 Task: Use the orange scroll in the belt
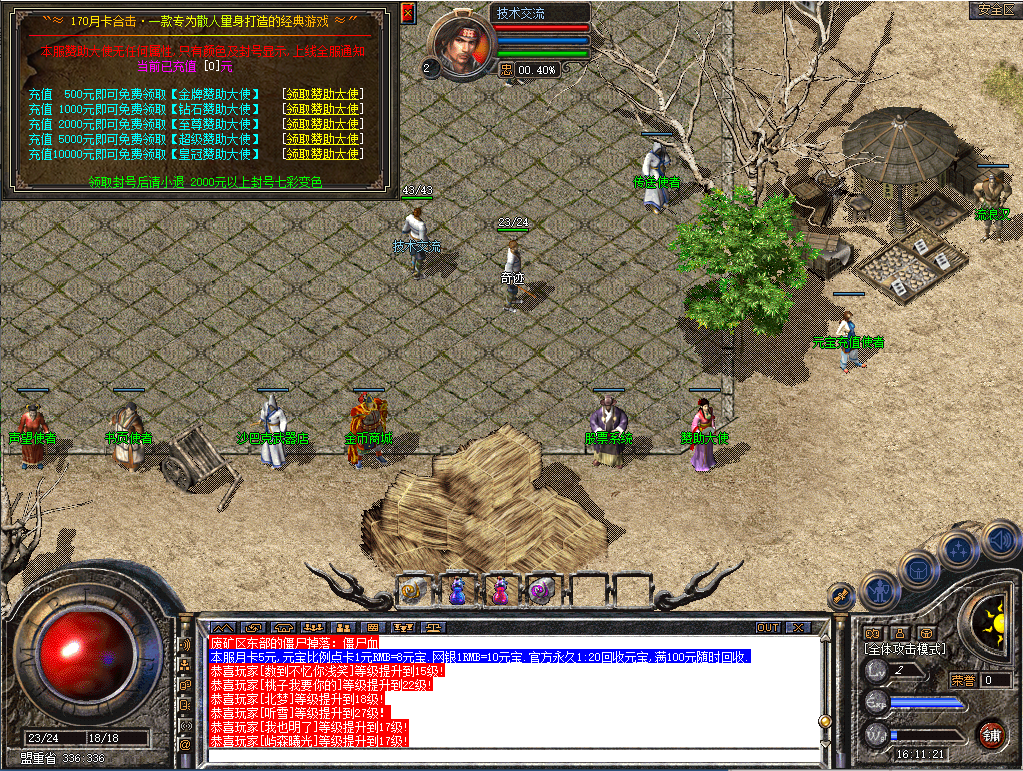pos(413,591)
